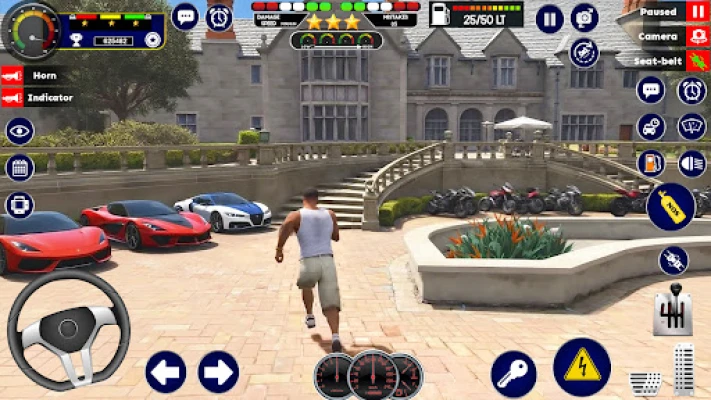Viewport: 711px width, 400px height.
Task: Fasten the Seat-belt button
Action: tap(697, 60)
